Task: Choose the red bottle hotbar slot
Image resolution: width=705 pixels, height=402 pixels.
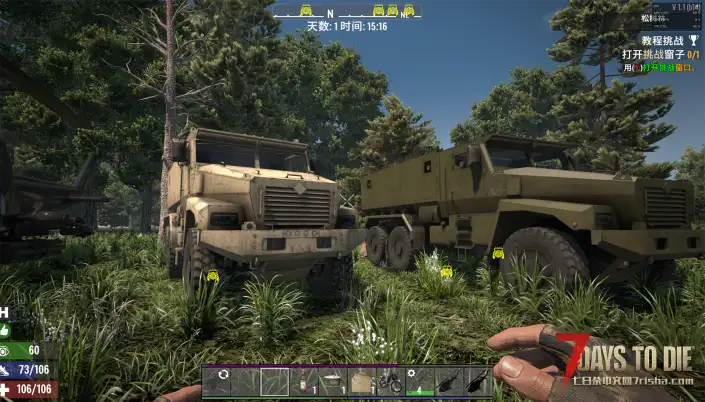Action: 303,381
